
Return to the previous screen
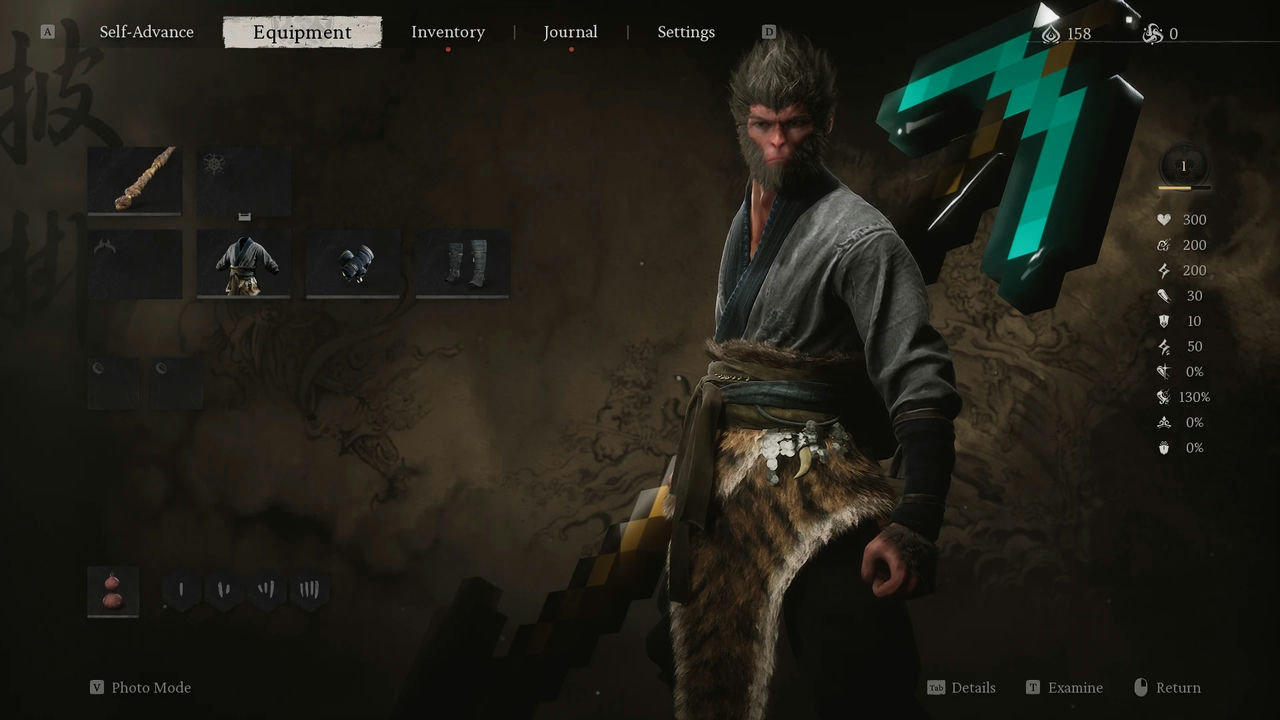tap(1177, 688)
